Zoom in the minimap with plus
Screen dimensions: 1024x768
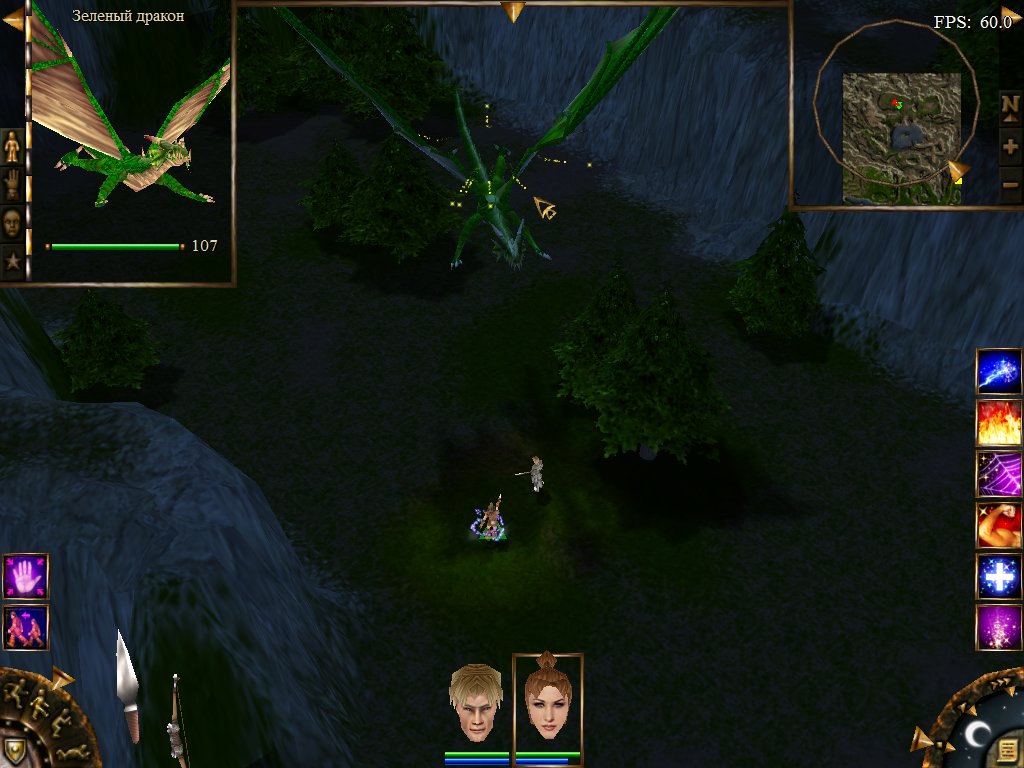pyautogui.click(x=1010, y=146)
